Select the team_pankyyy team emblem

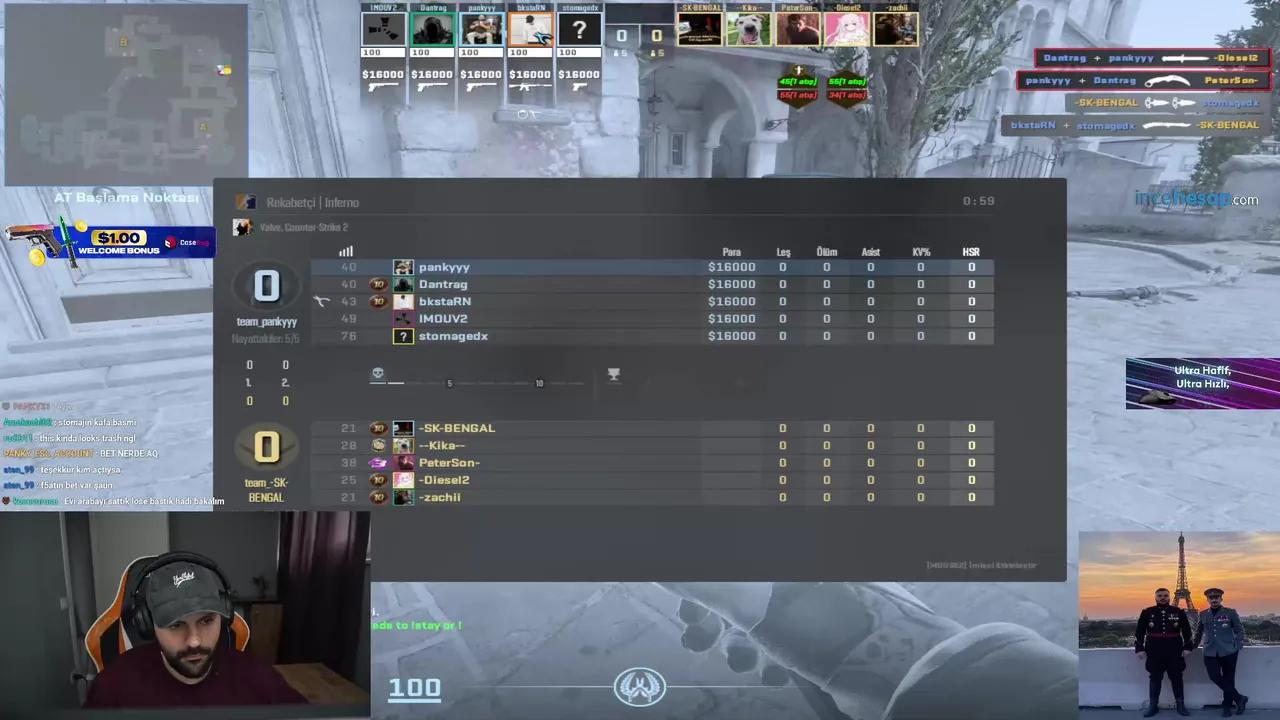[x=267, y=287]
